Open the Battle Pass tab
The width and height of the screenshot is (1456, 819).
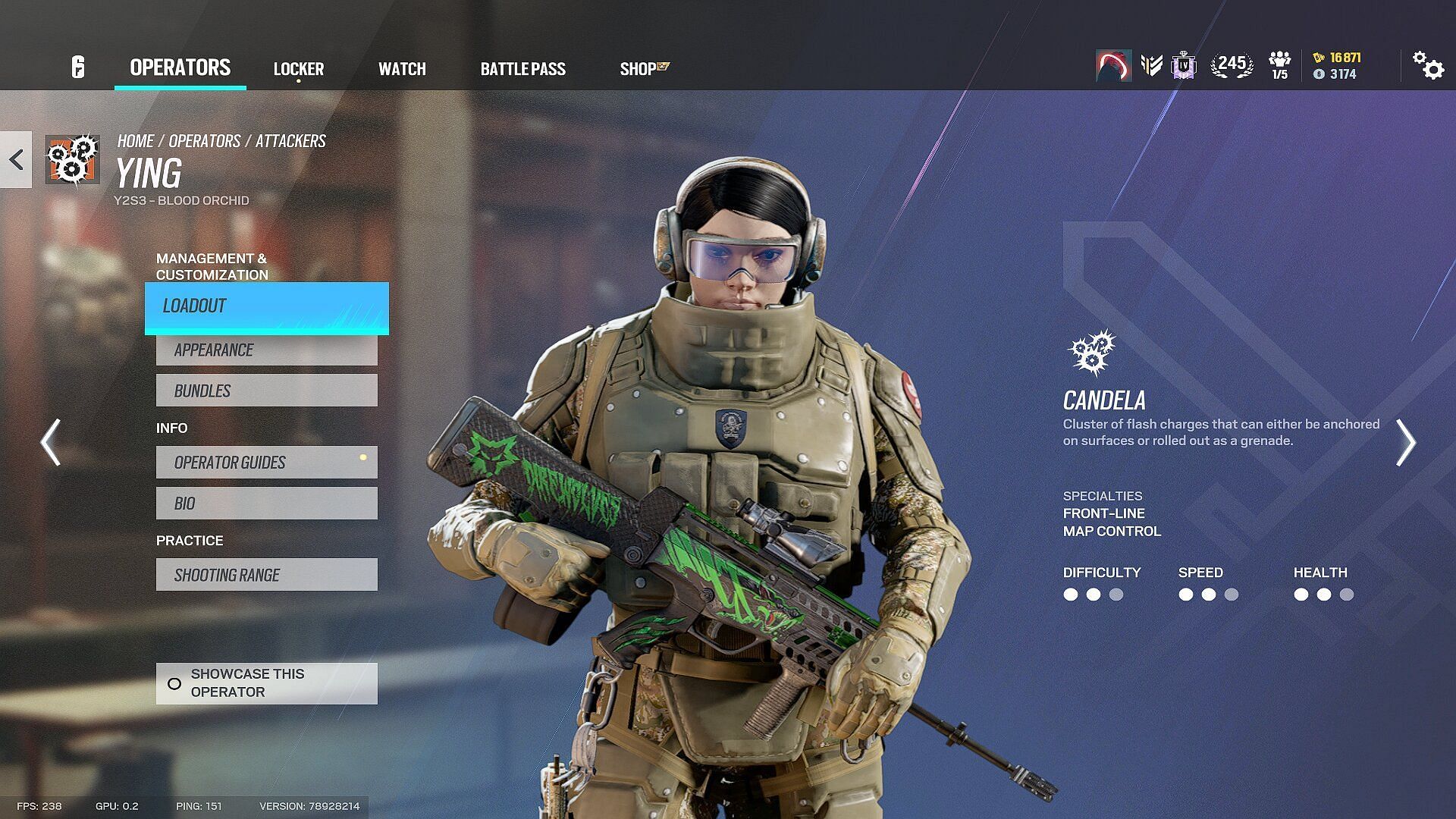click(x=522, y=69)
